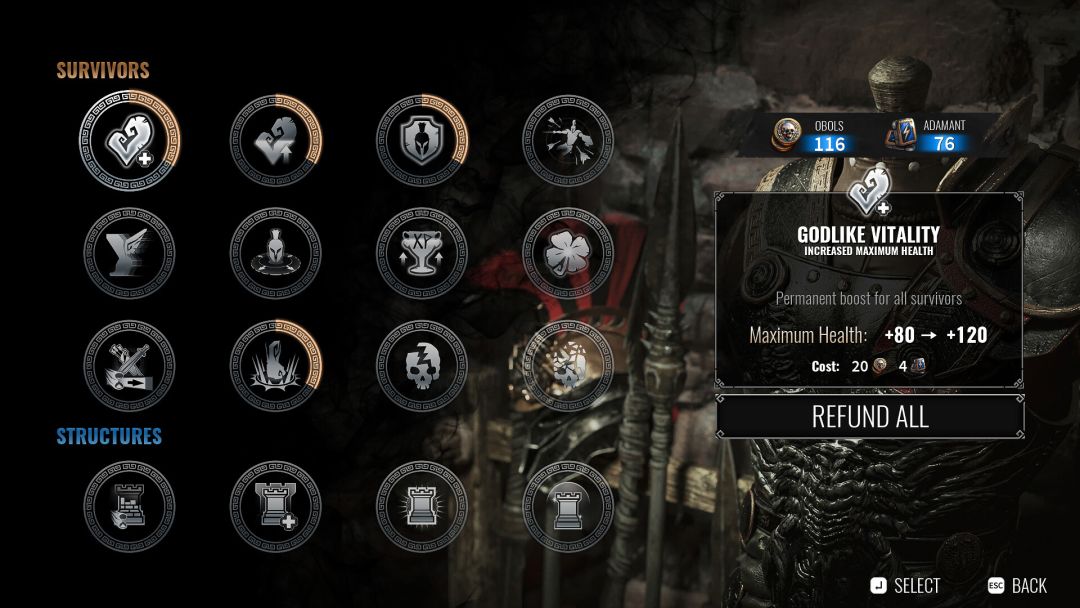Screen dimensions: 1080x608
Task: Select the Godlike Vitality heart-plus upgrade
Action: [x=129, y=142]
